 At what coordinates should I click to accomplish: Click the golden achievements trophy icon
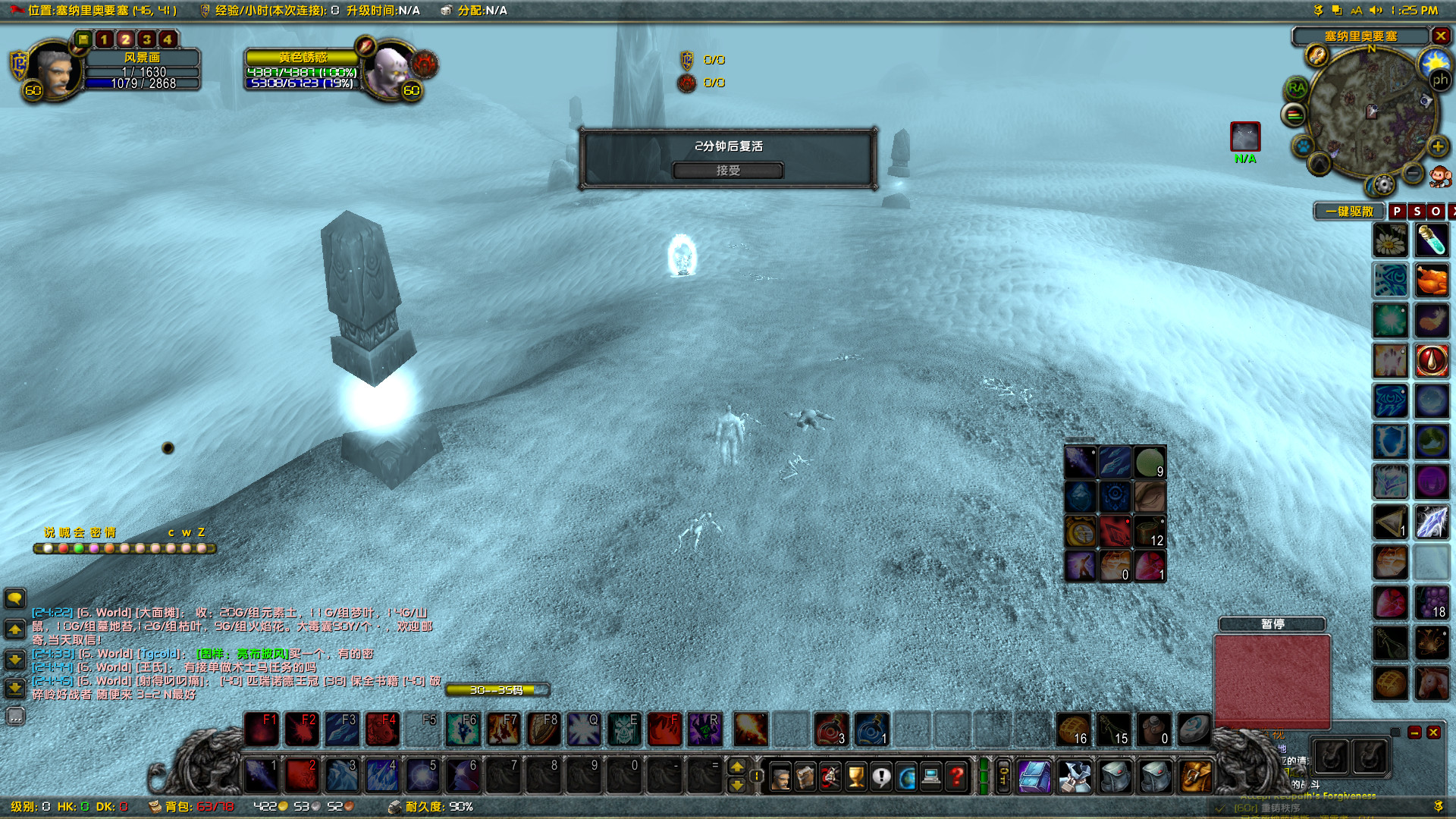point(855,777)
